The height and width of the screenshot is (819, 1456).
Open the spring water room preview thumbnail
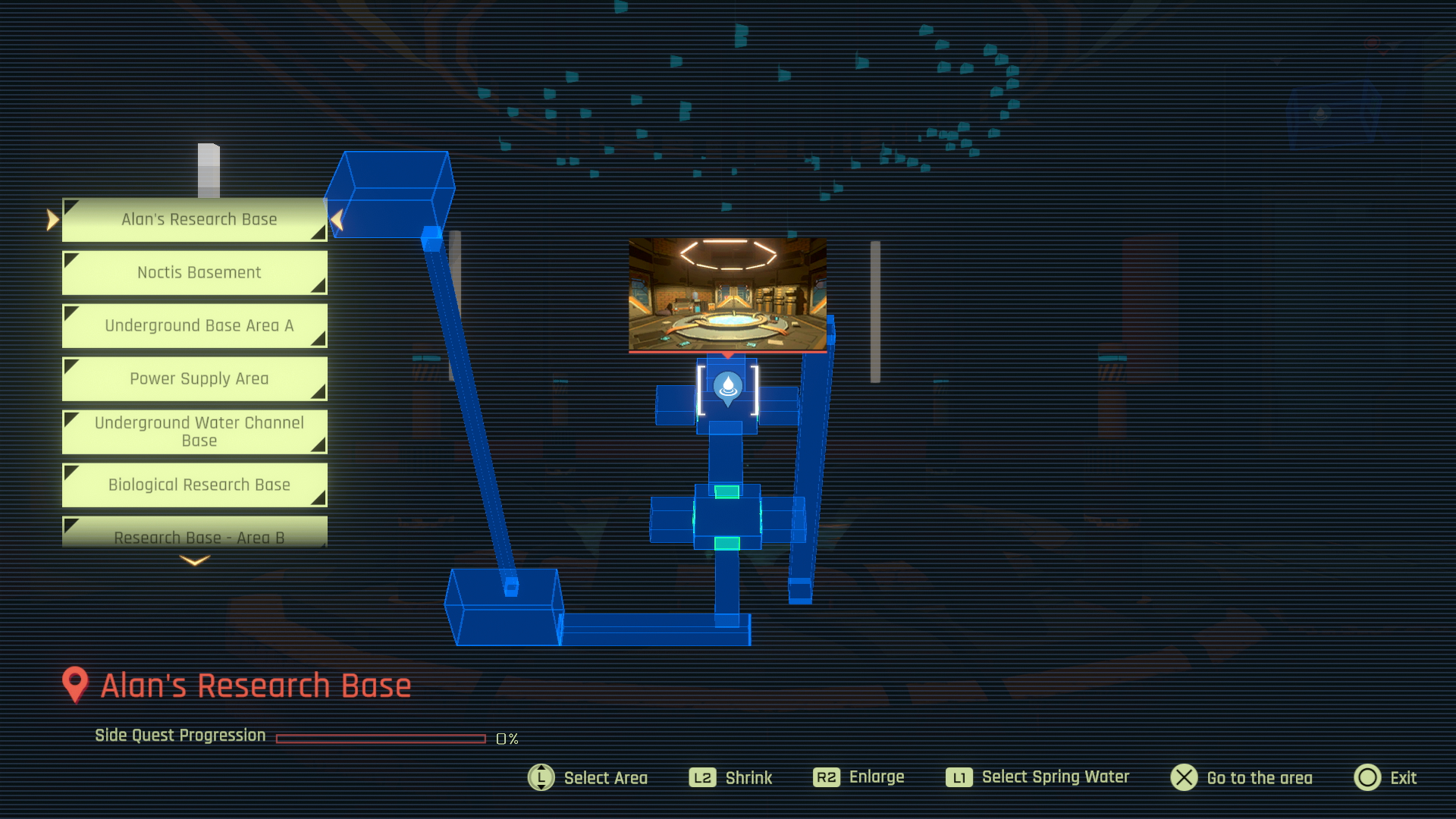point(727,294)
